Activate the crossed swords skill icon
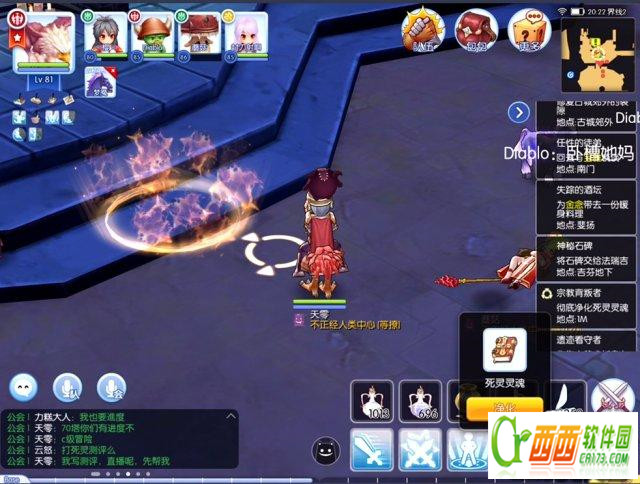The width and height of the screenshot is (640, 484). pyautogui.click(x=421, y=450)
